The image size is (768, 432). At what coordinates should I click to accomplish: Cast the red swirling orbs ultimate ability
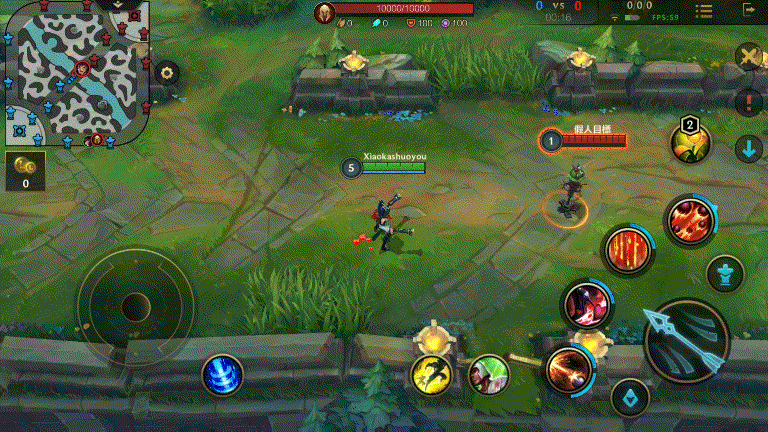point(689,219)
